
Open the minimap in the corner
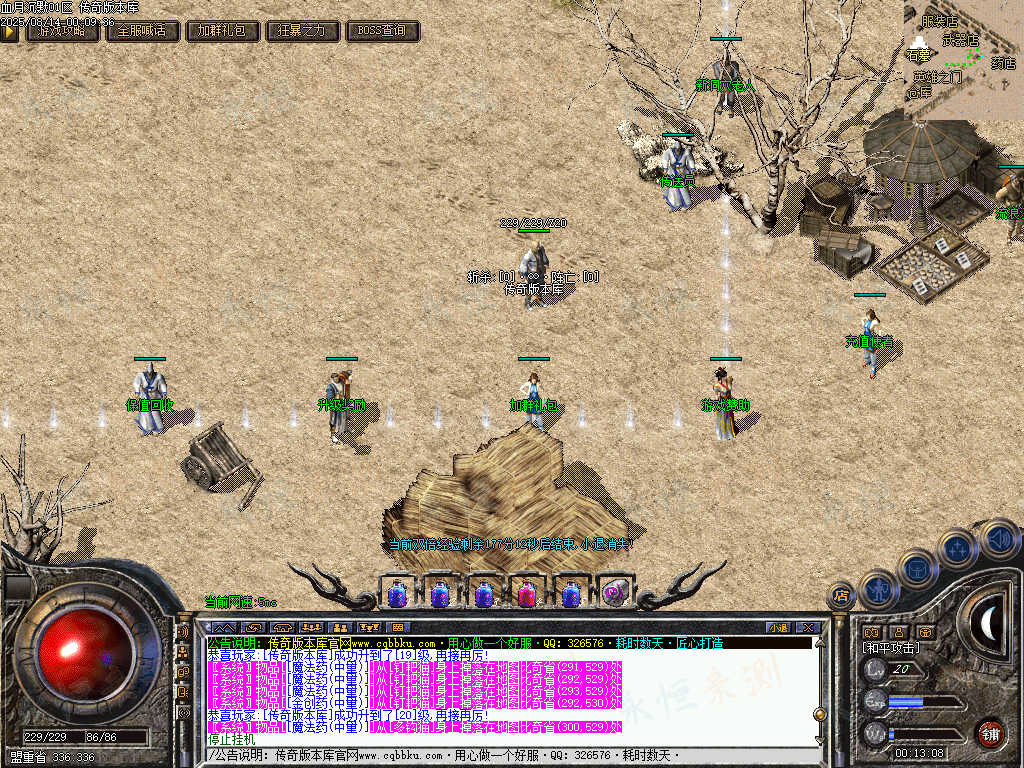click(963, 60)
